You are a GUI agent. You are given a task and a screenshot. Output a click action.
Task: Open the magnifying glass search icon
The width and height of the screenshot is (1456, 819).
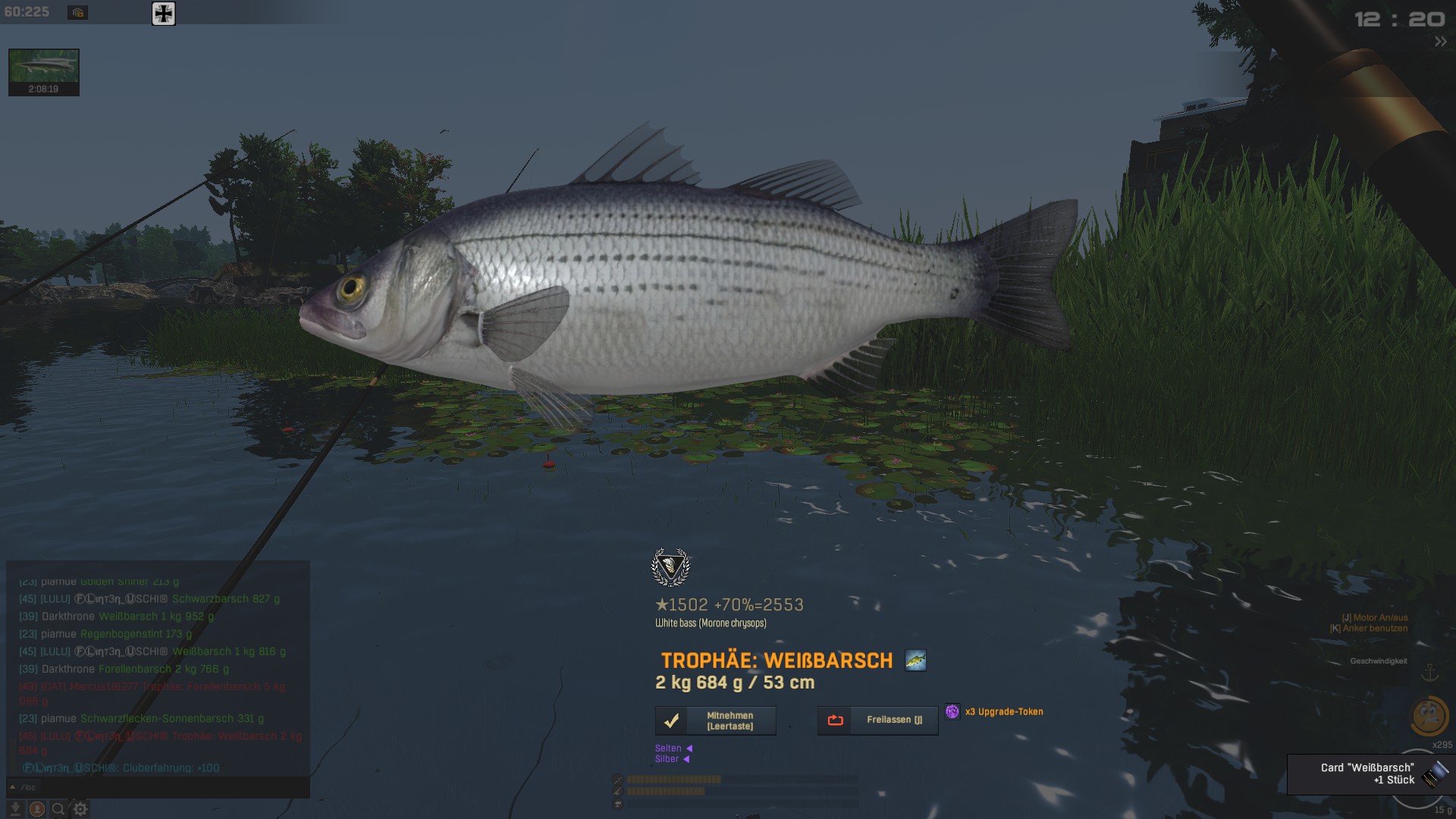coord(58,809)
